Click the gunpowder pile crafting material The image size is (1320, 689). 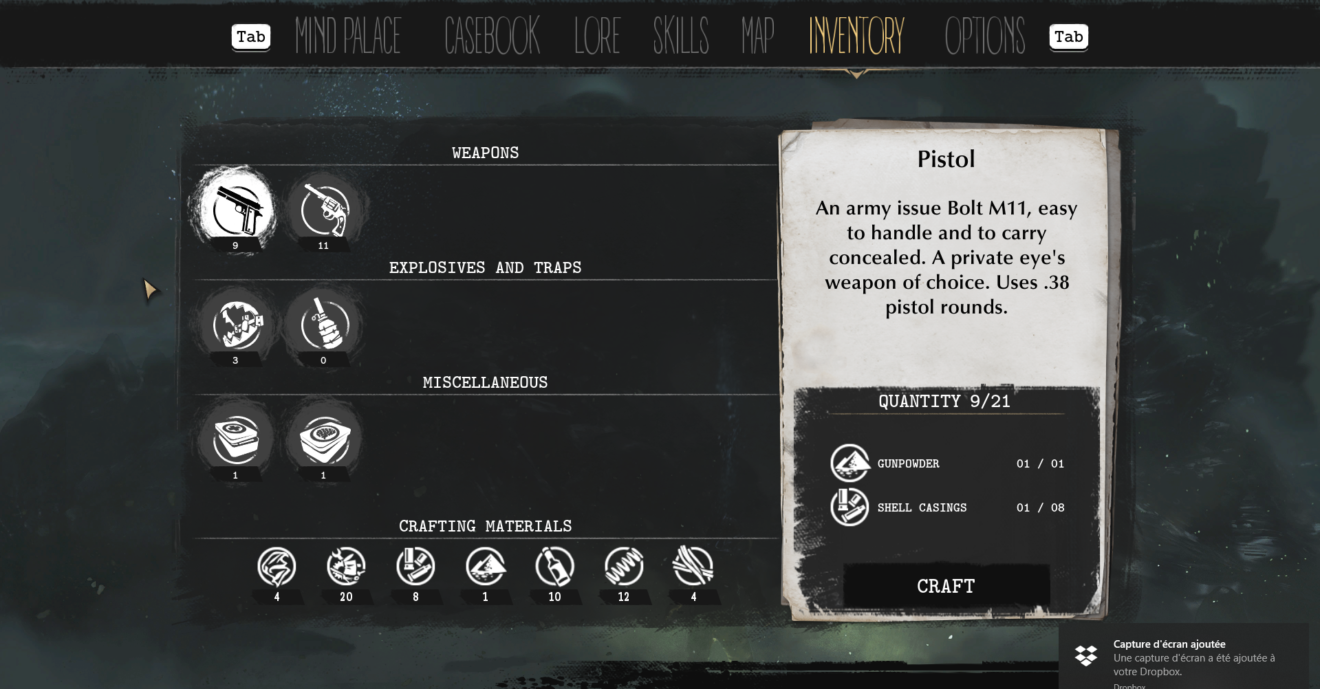485,567
